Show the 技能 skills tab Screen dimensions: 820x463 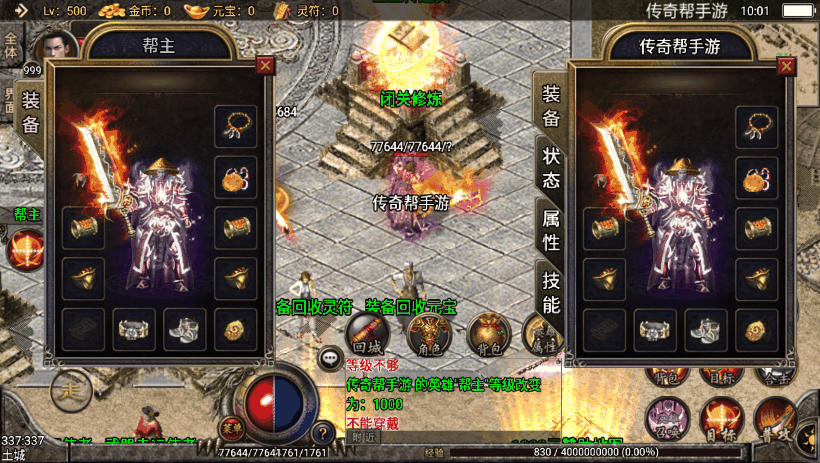pyautogui.click(x=552, y=291)
